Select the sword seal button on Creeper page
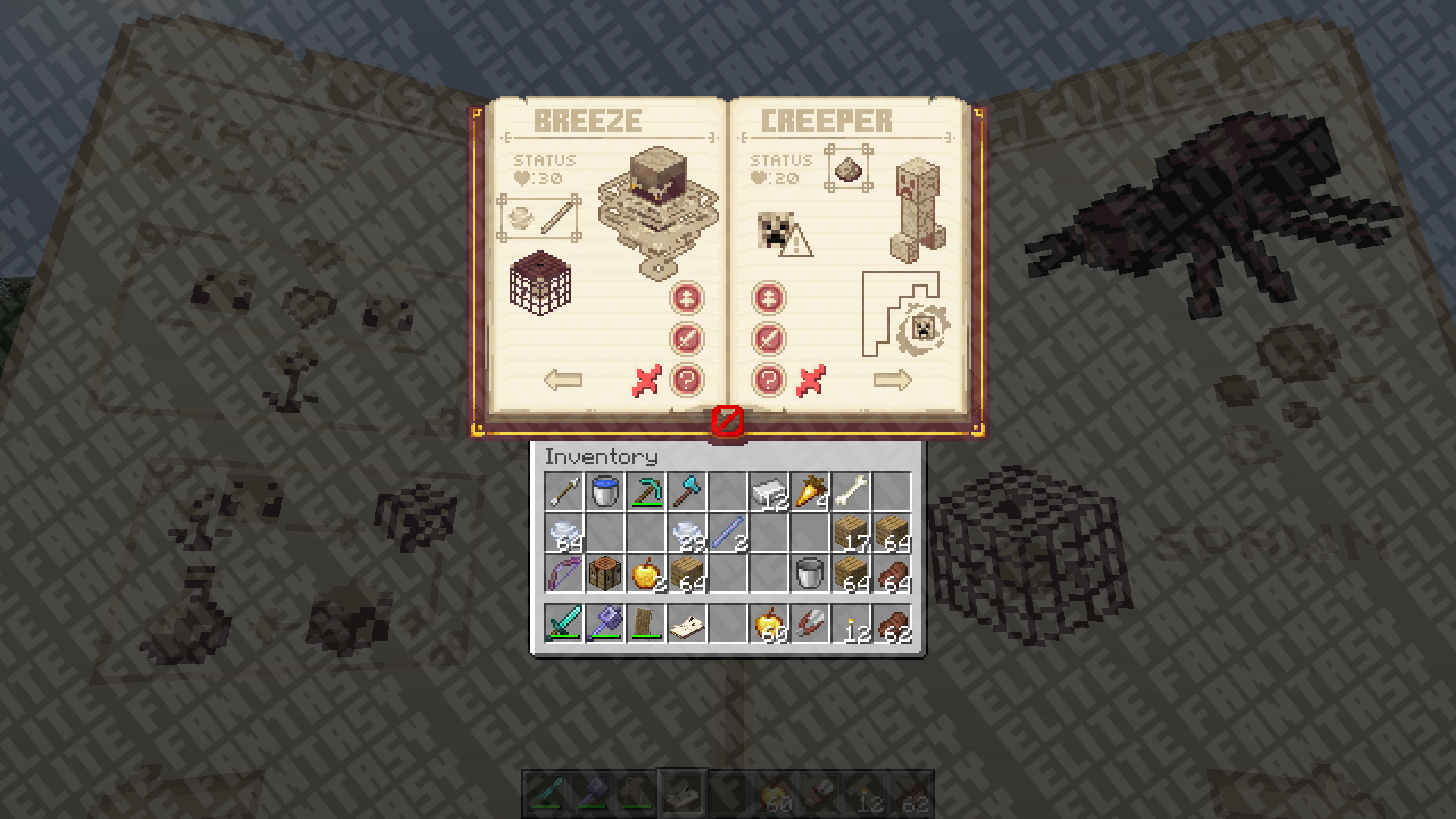The image size is (1456, 819). click(768, 339)
